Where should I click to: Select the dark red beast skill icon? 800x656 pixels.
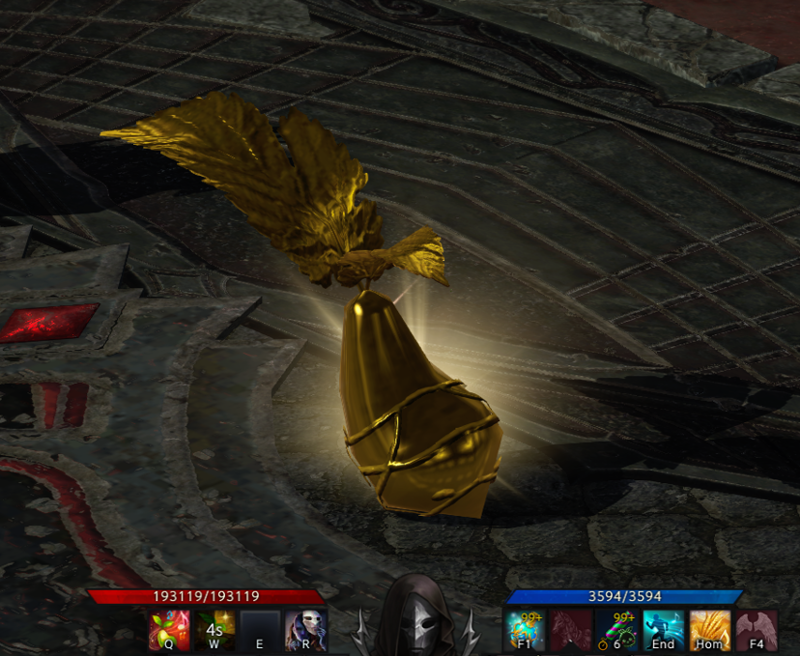point(571,631)
